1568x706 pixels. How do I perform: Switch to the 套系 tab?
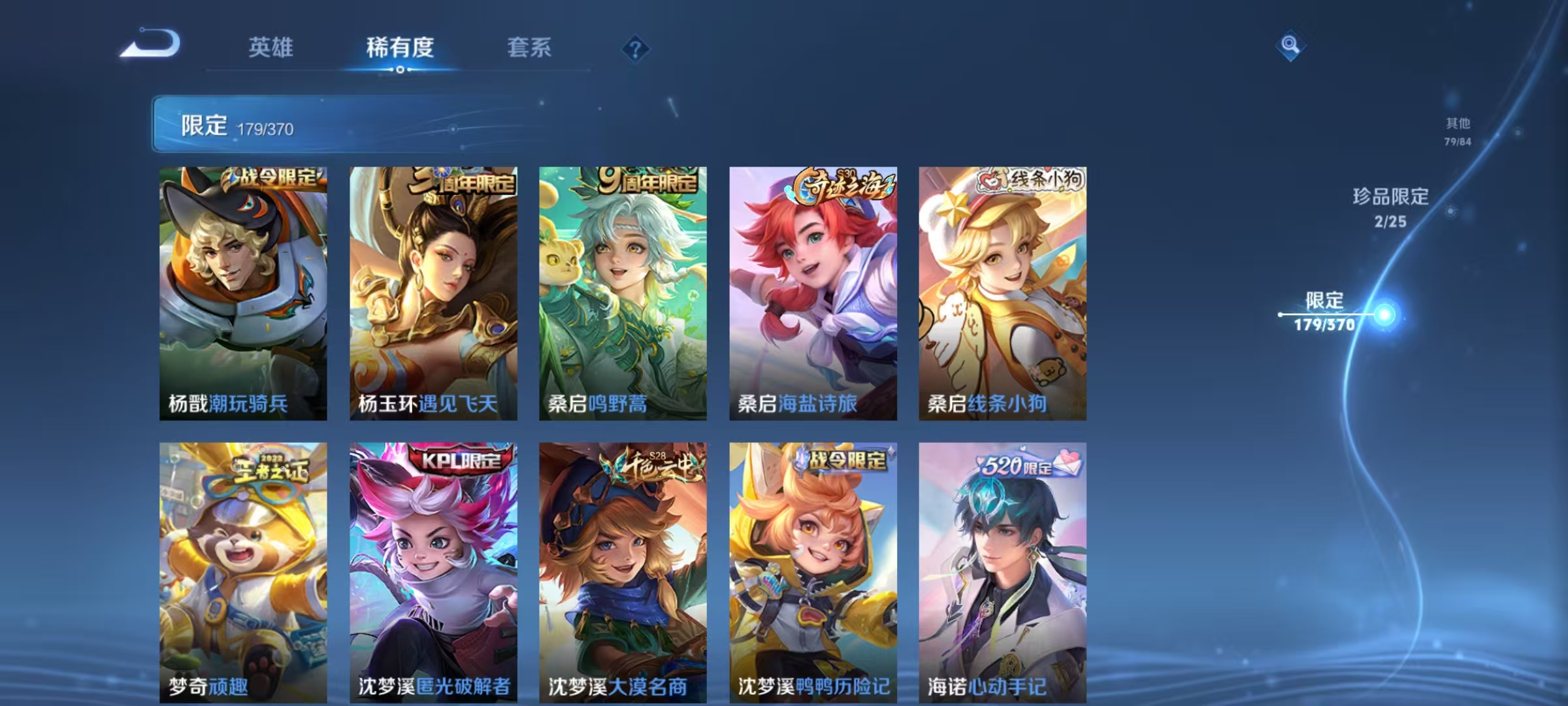pos(529,48)
